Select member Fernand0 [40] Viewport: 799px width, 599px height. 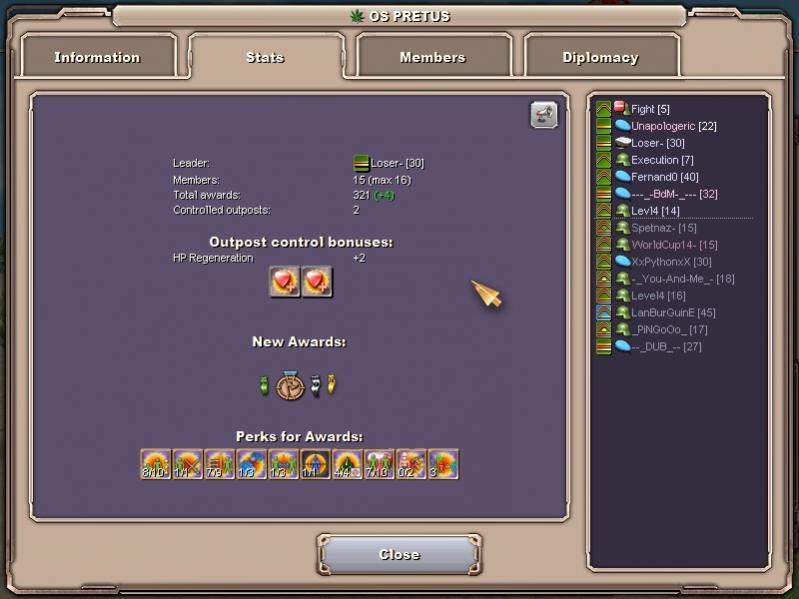point(664,177)
